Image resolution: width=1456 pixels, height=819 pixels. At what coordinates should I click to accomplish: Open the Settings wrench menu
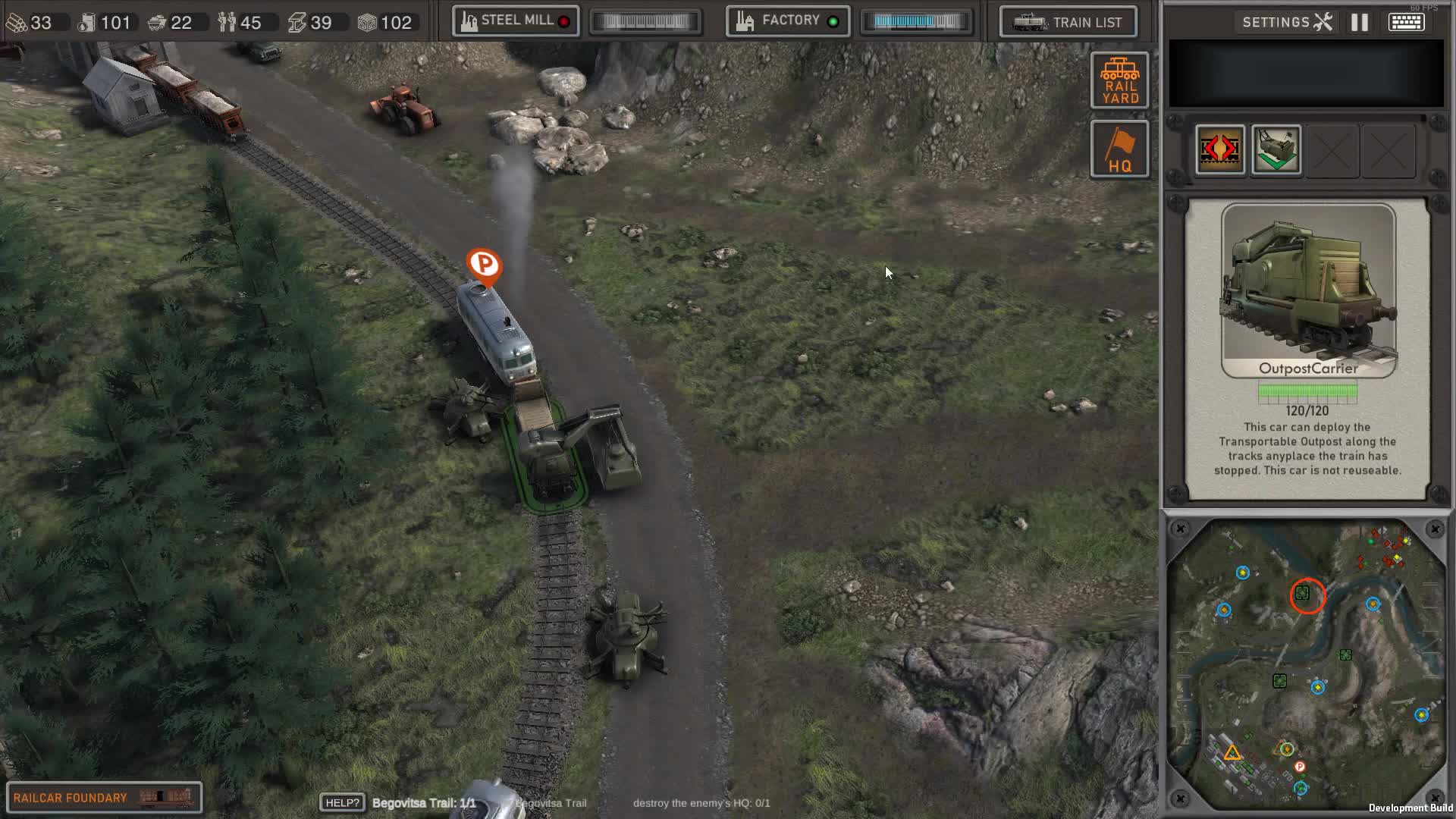pyautogui.click(x=1286, y=22)
